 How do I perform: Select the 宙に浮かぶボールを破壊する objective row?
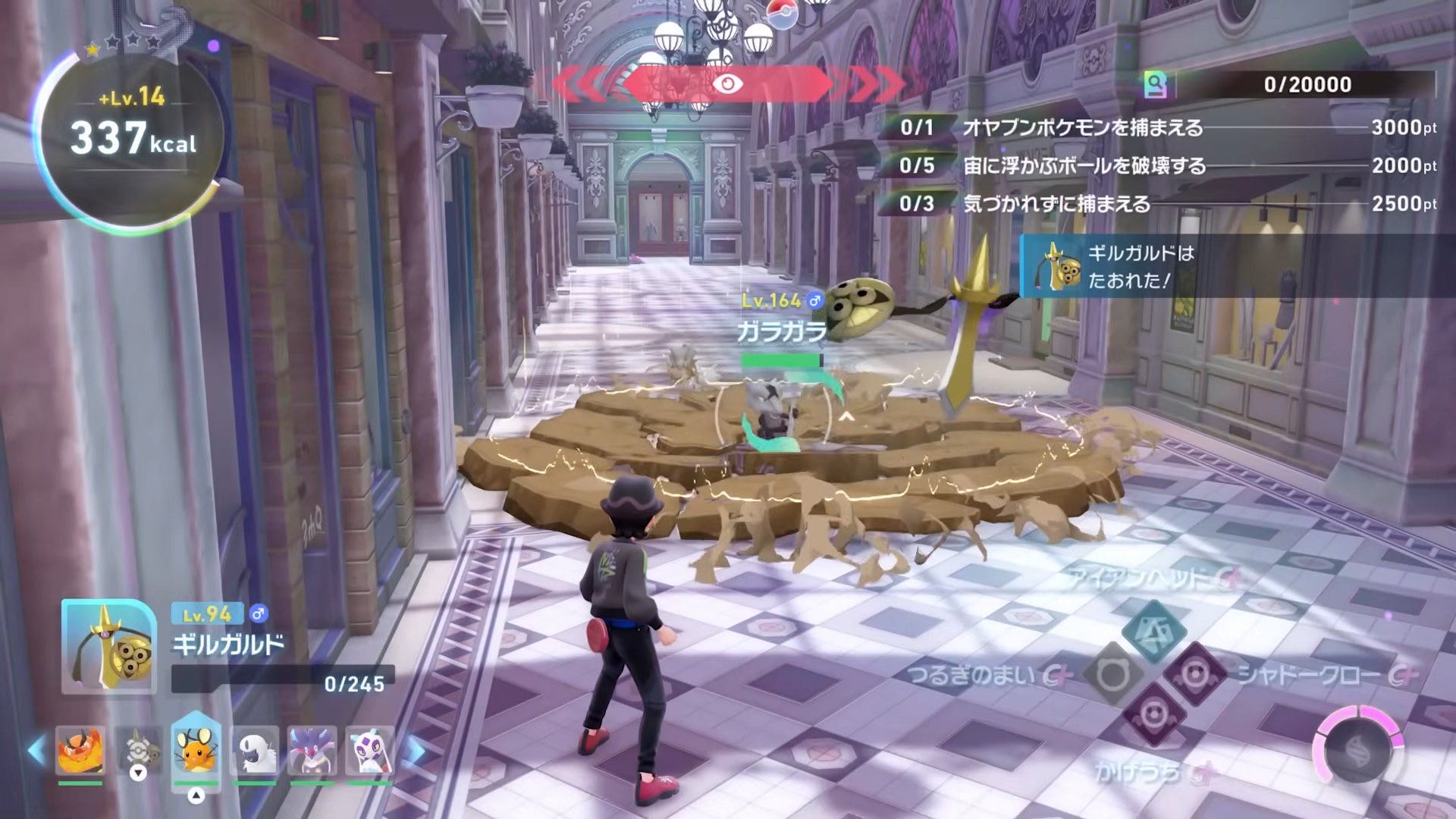(1158, 165)
